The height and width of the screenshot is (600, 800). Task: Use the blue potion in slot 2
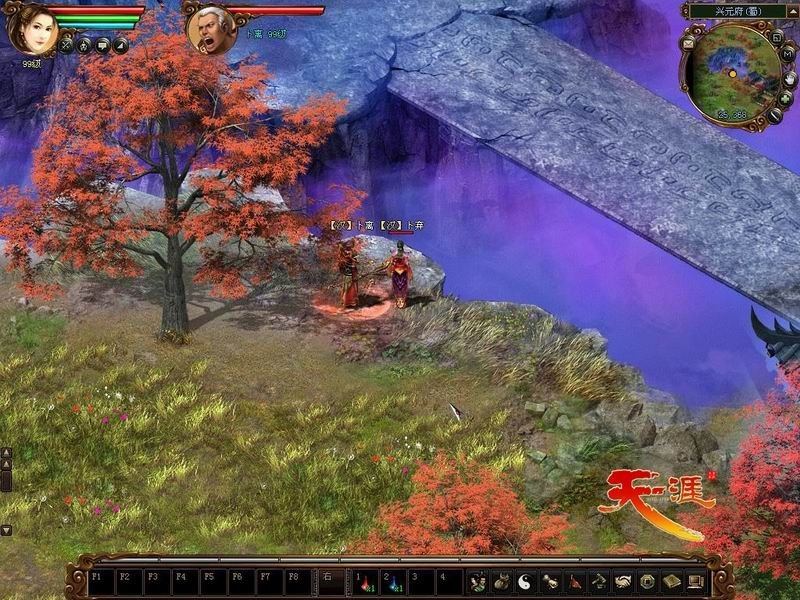coord(394,581)
